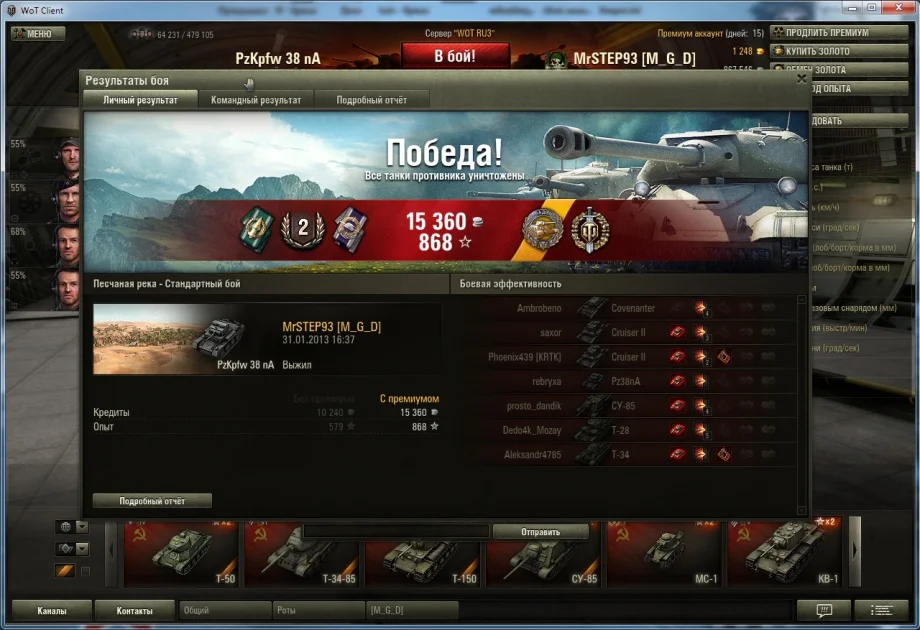Switch to Командный результат tab
The width and height of the screenshot is (920, 630).
[x=255, y=100]
